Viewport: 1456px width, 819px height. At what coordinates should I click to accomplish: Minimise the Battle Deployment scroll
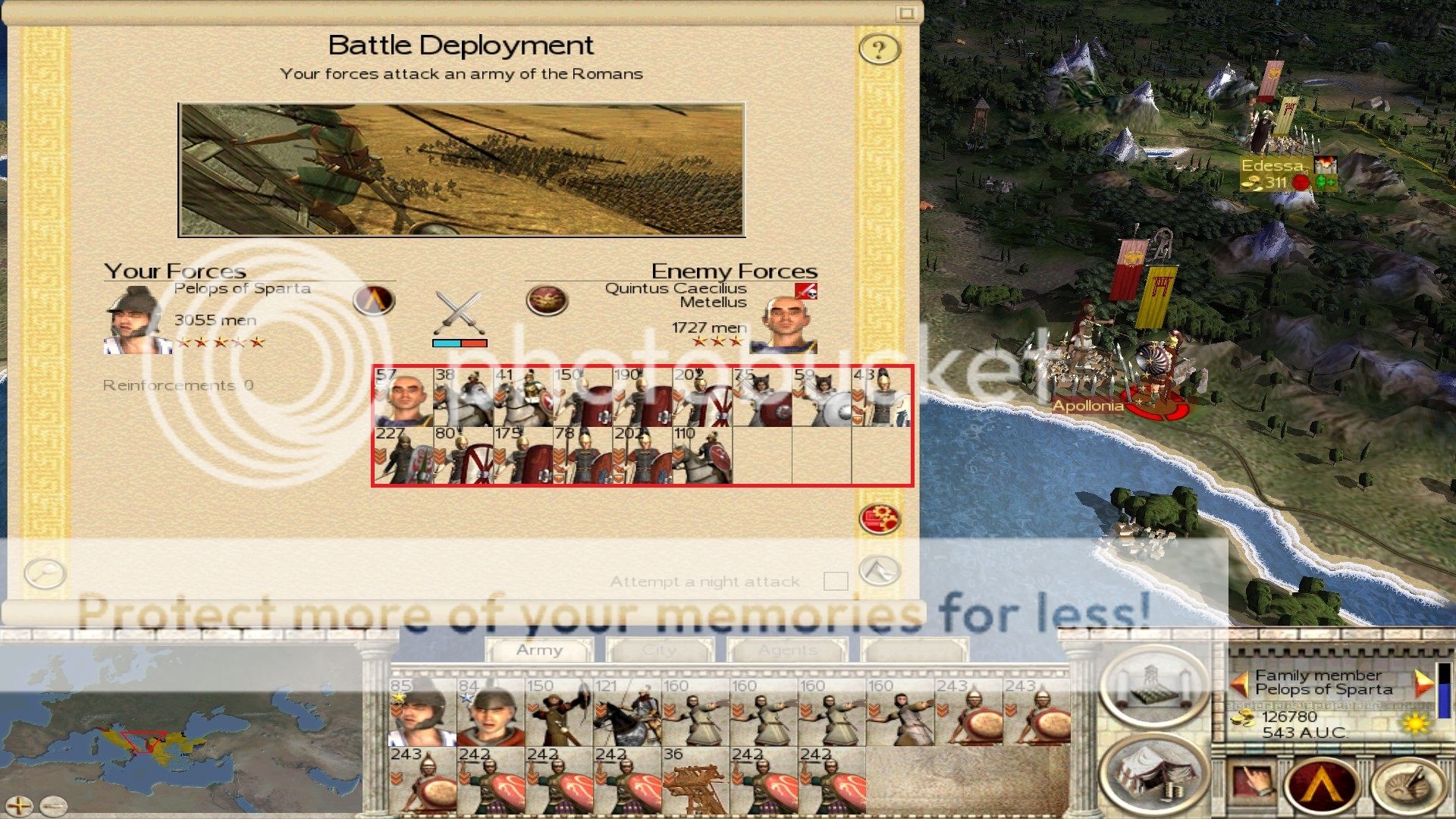(906, 13)
